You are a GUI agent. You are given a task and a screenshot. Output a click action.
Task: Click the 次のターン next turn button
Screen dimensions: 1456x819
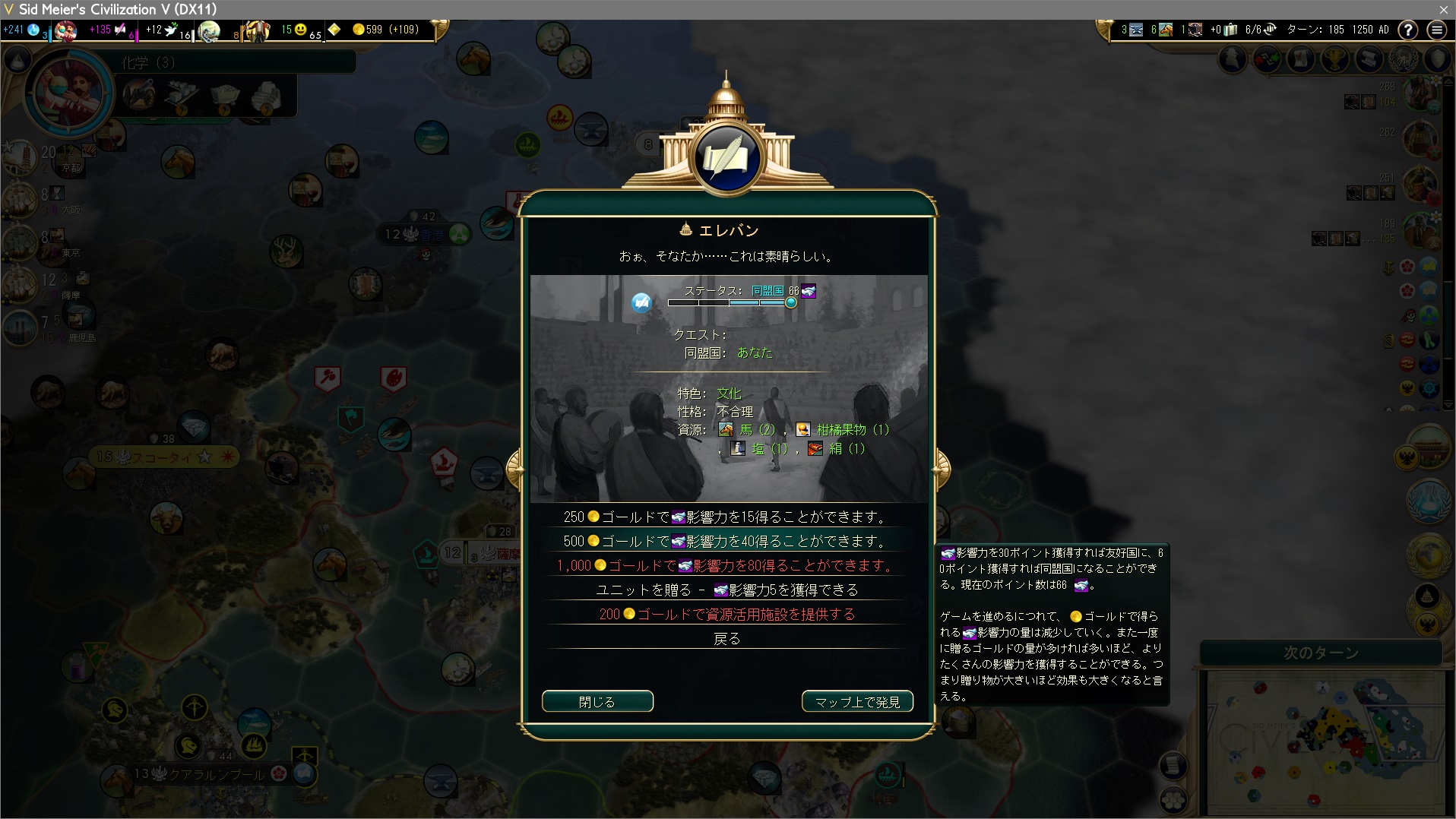(x=1321, y=653)
